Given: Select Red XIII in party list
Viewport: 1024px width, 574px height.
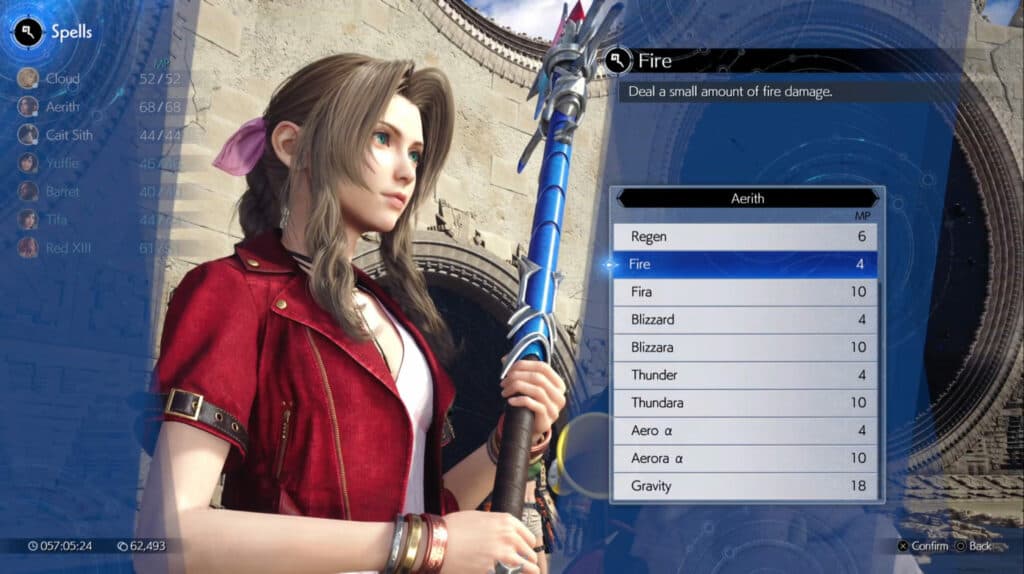Looking at the screenshot, I should click(x=66, y=247).
